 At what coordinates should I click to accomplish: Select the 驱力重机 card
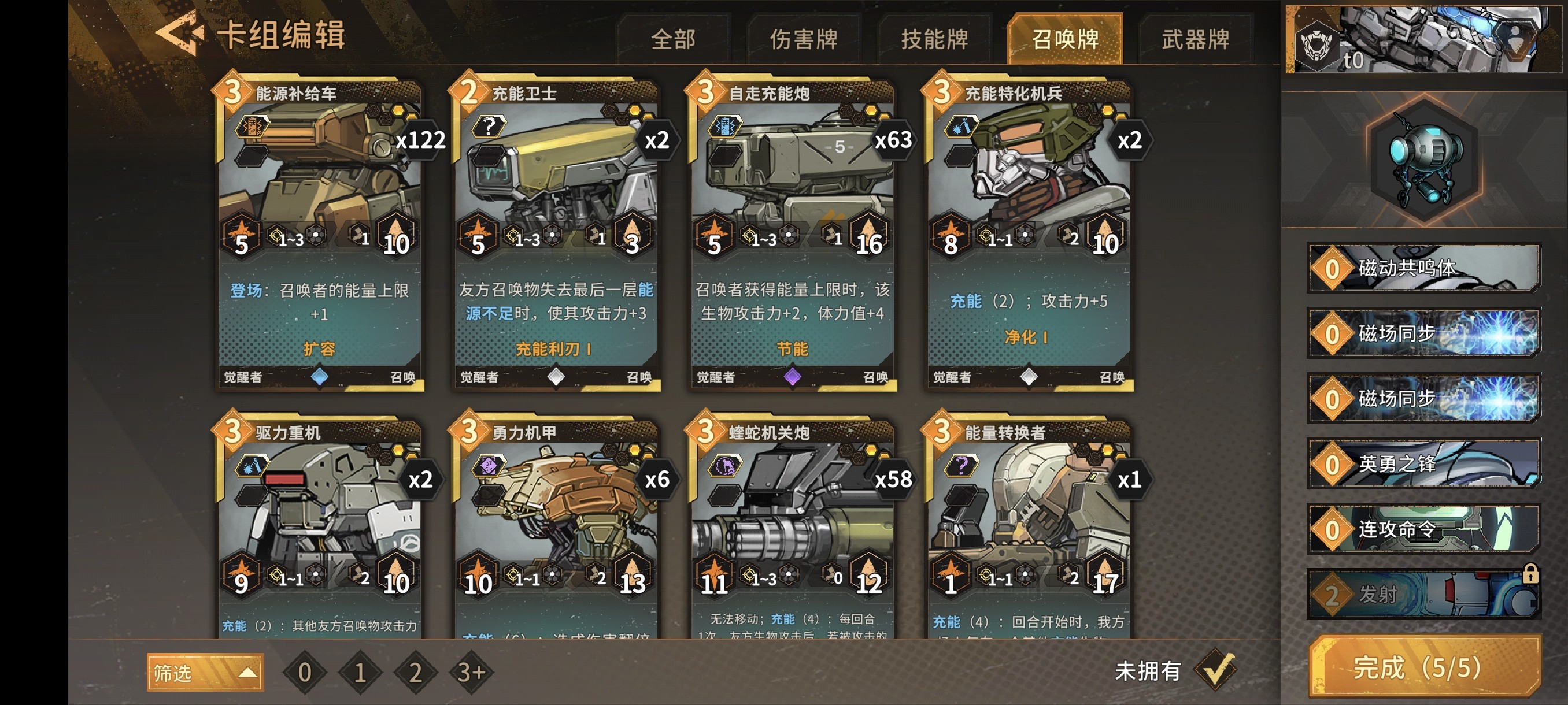(319, 529)
